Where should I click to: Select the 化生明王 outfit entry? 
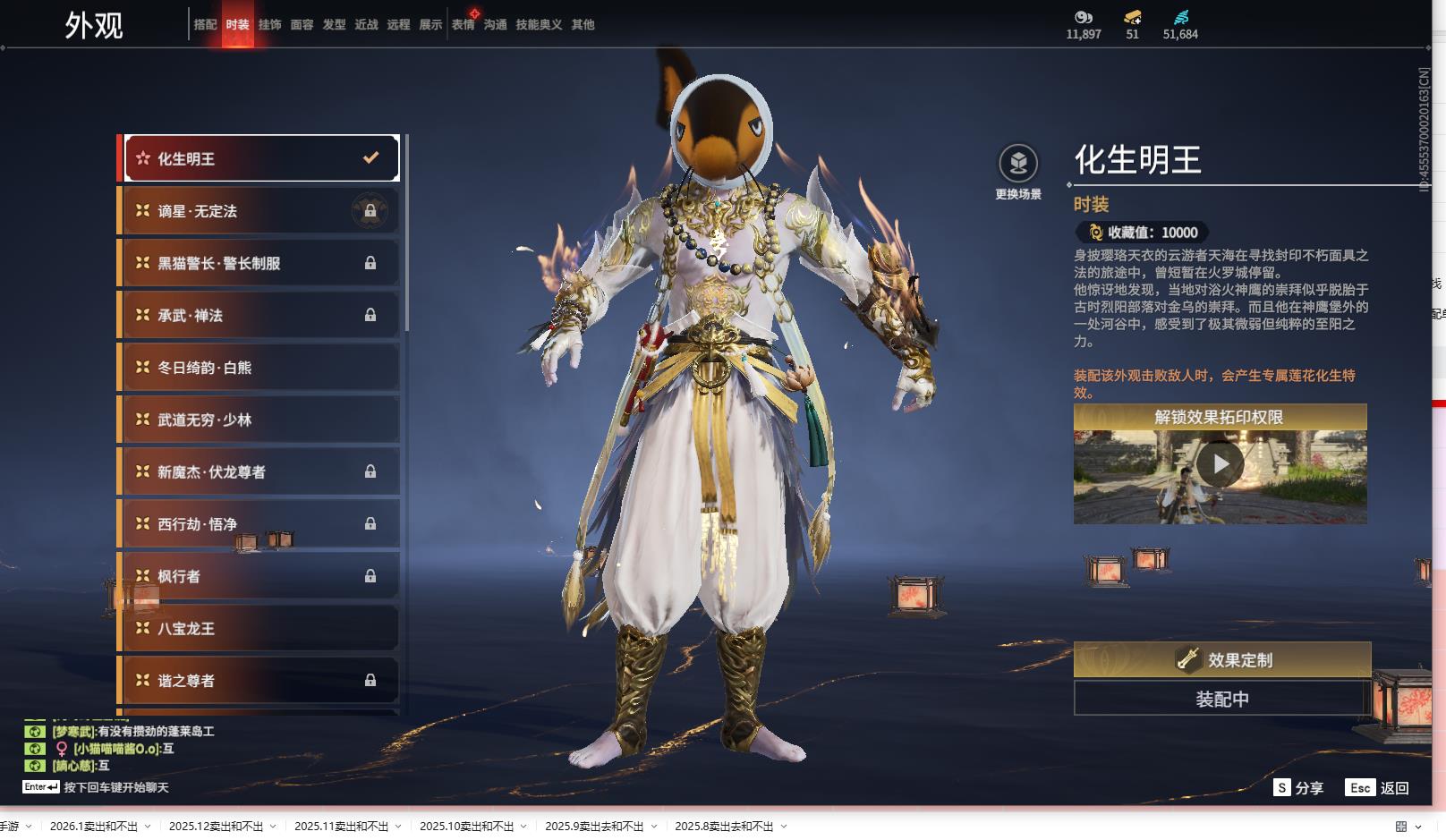point(259,158)
